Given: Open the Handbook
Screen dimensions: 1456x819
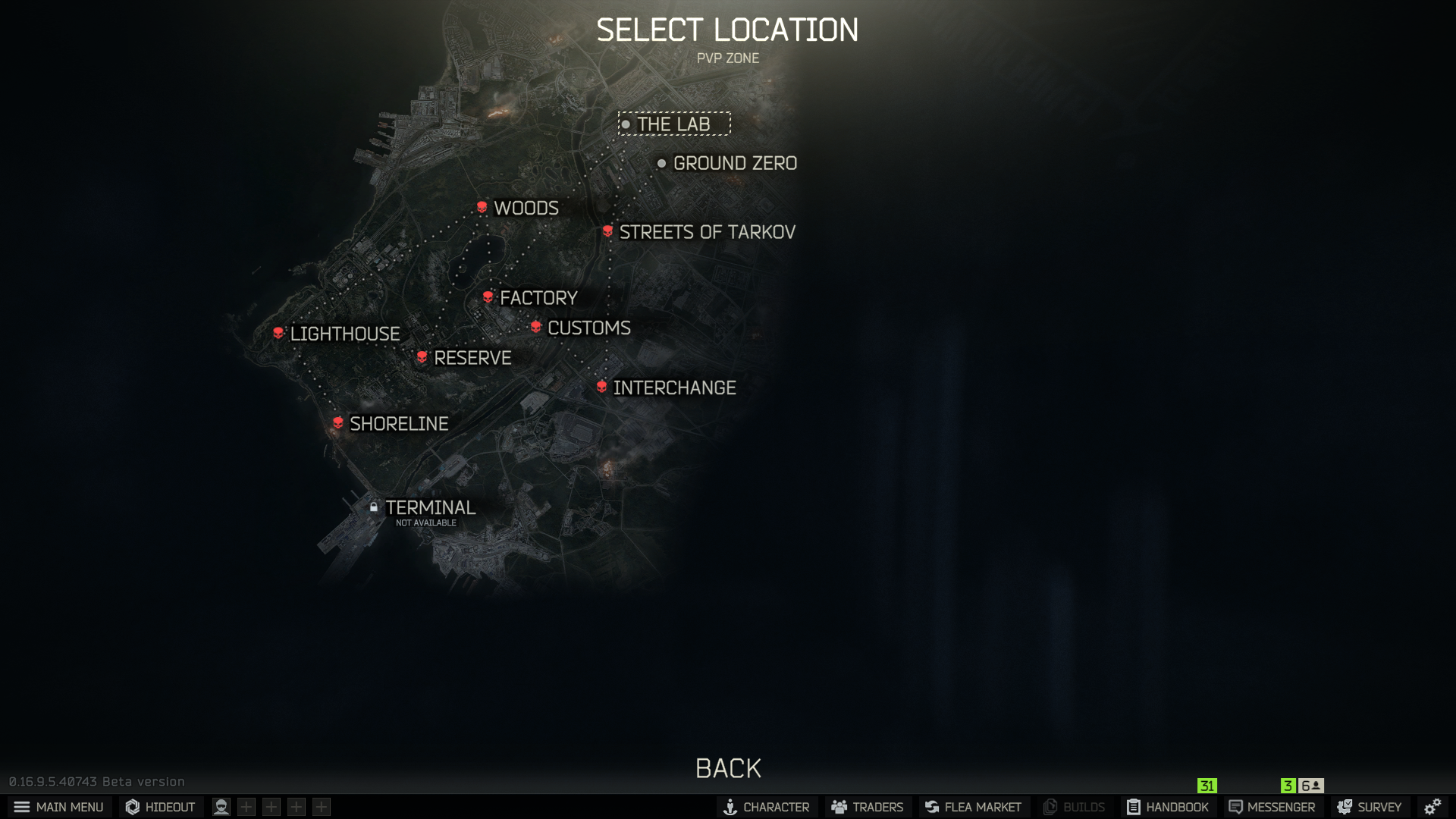Looking at the screenshot, I should coord(1168,807).
